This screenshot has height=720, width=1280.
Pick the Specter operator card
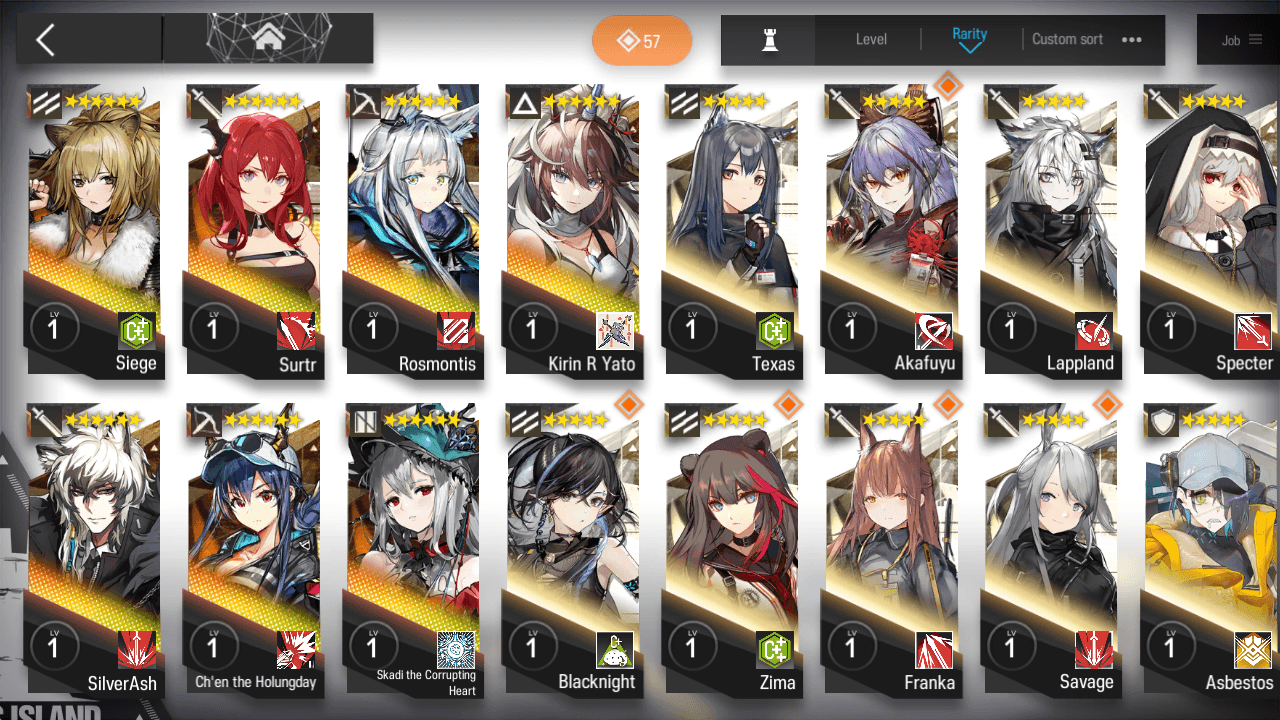coord(1211,230)
